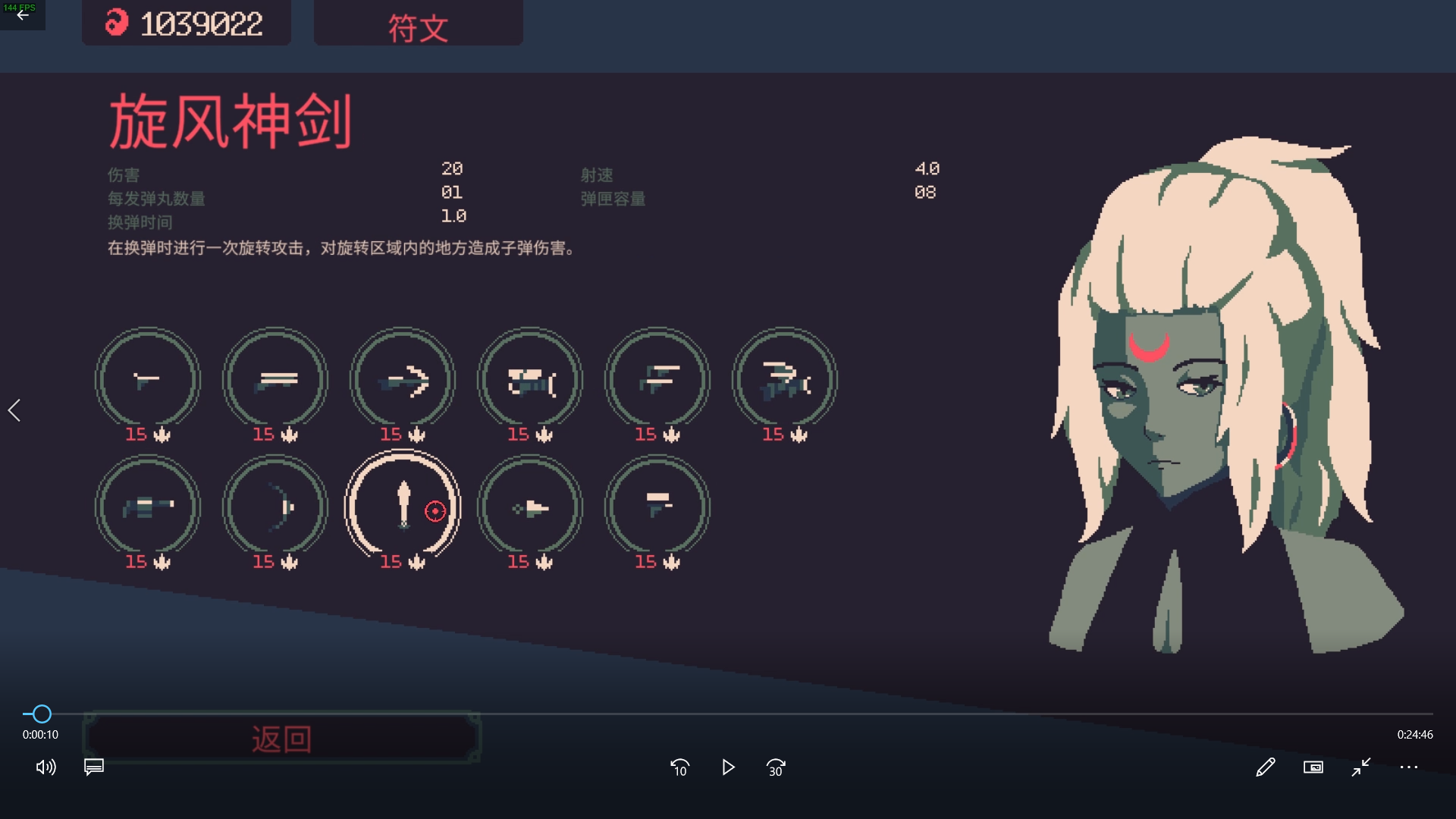1456x819 pixels.
Task: Select the highlighted whirlwind sword weapon
Action: click(402, 508)
